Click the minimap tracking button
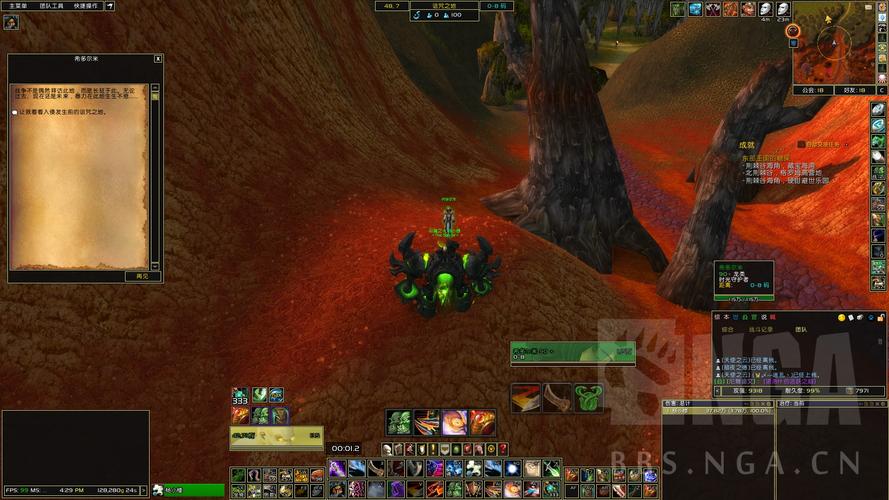The height and width of the screenshot is (500, 889). point(793,31)
